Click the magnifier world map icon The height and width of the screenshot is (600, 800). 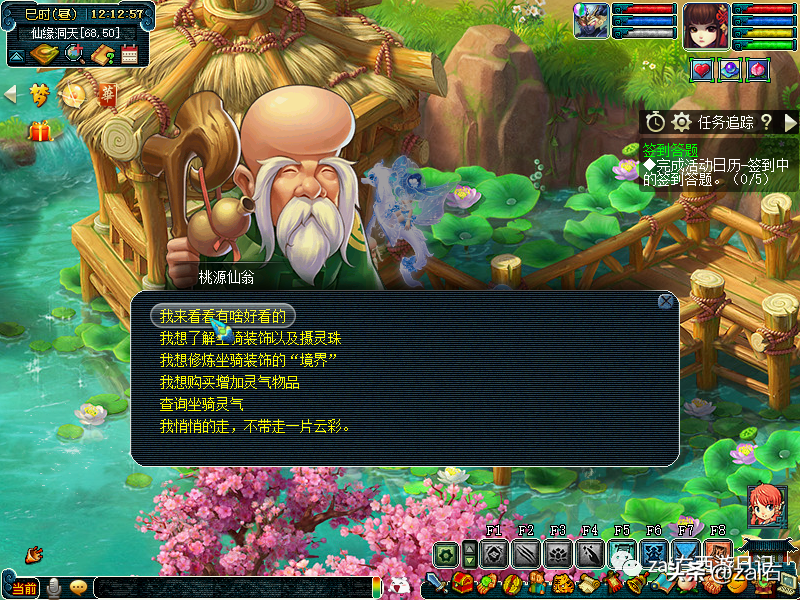[74, 54]
